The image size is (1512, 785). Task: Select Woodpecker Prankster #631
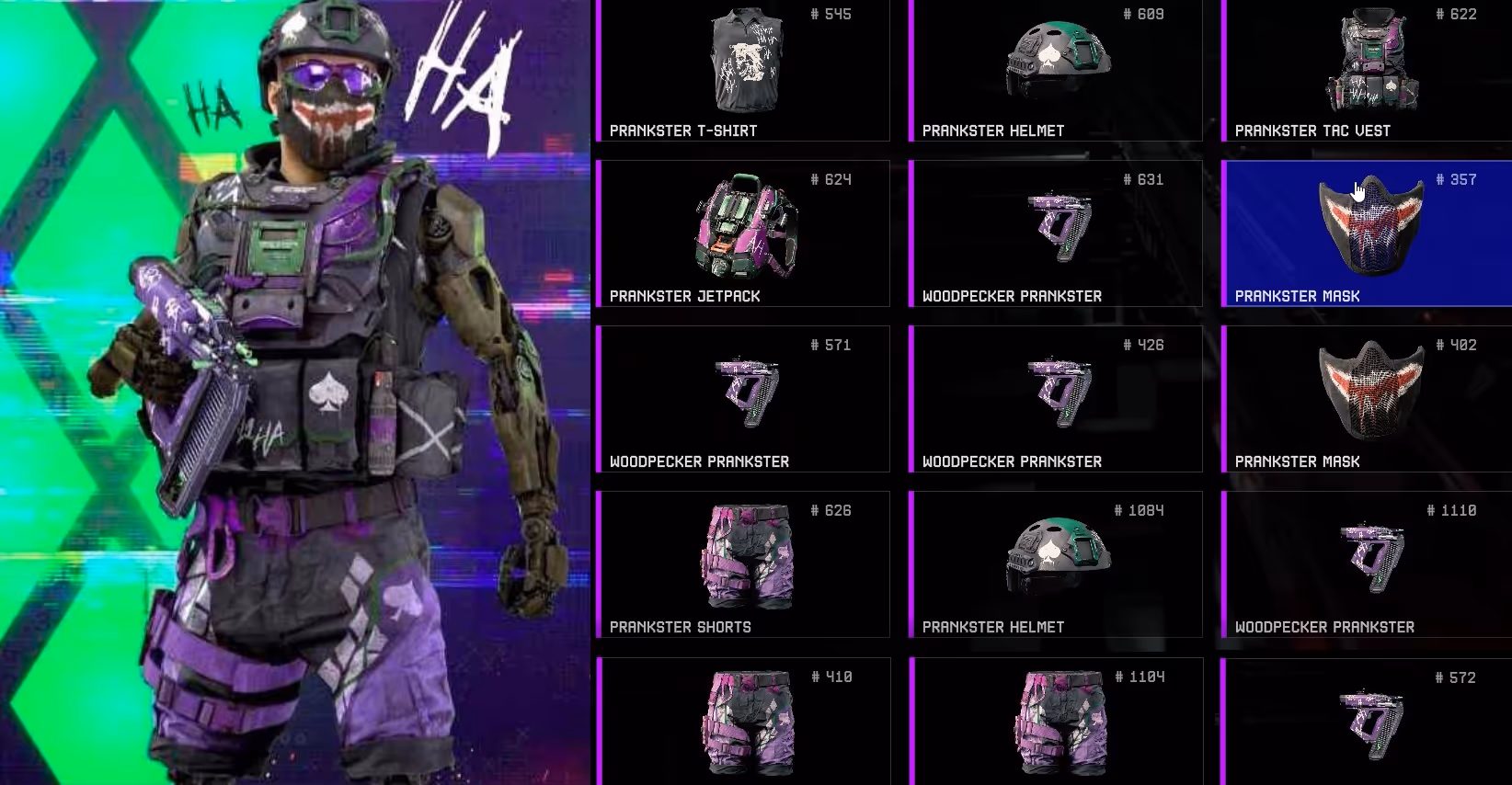1056,233
